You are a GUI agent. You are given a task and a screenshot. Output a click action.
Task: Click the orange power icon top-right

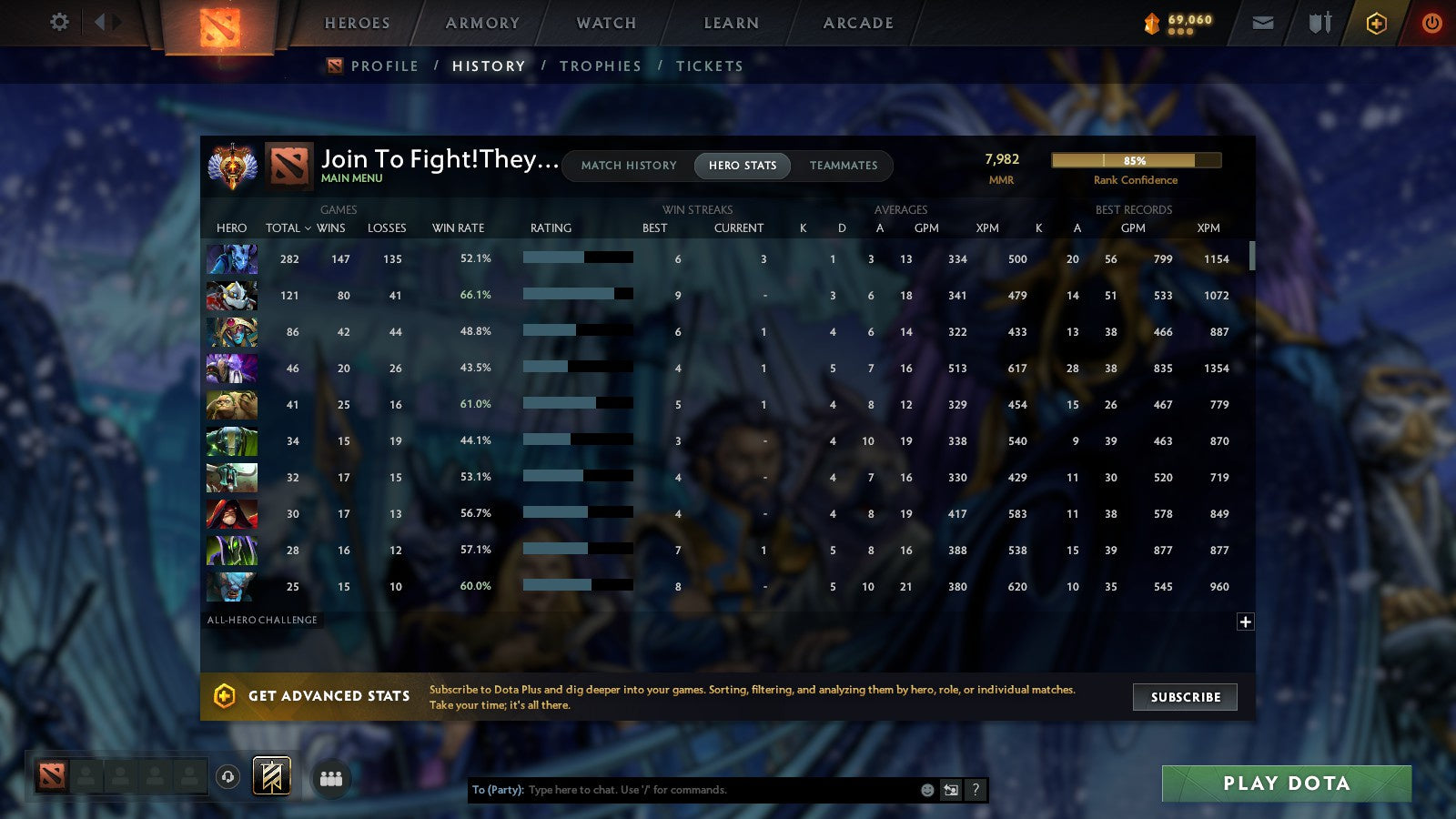[x=1431, y=23]
